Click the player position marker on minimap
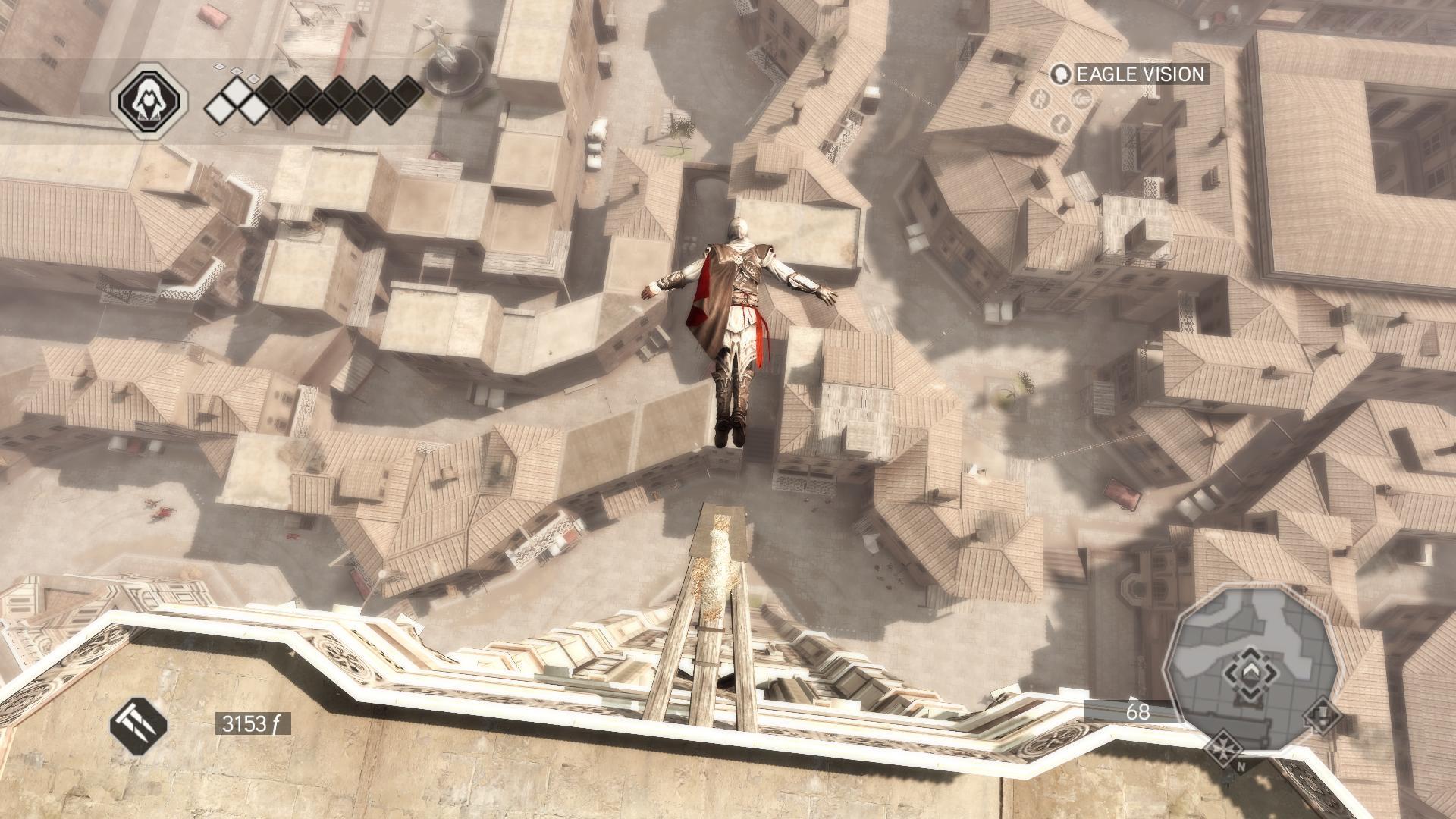Image resolution: width=1456 pixels, height=819 pixels. tap(1249, 673)
